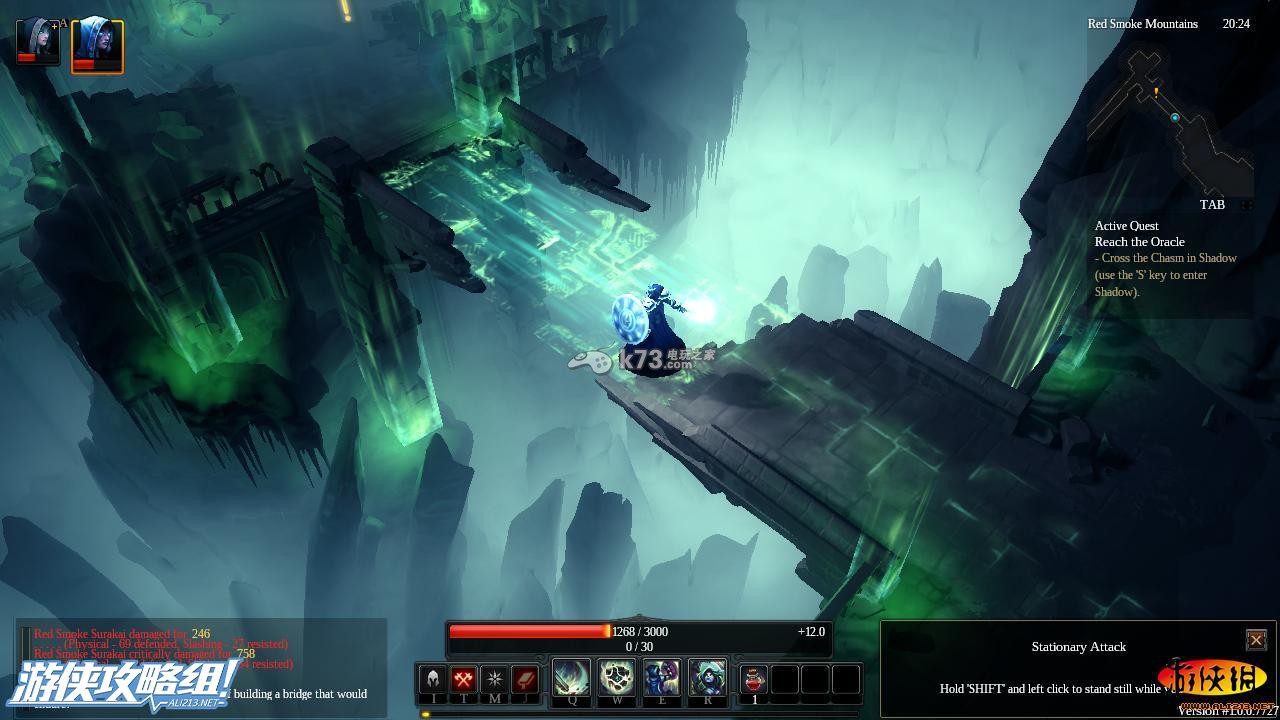
Task: Click the combat log text panel
Action: pos(200,665)
